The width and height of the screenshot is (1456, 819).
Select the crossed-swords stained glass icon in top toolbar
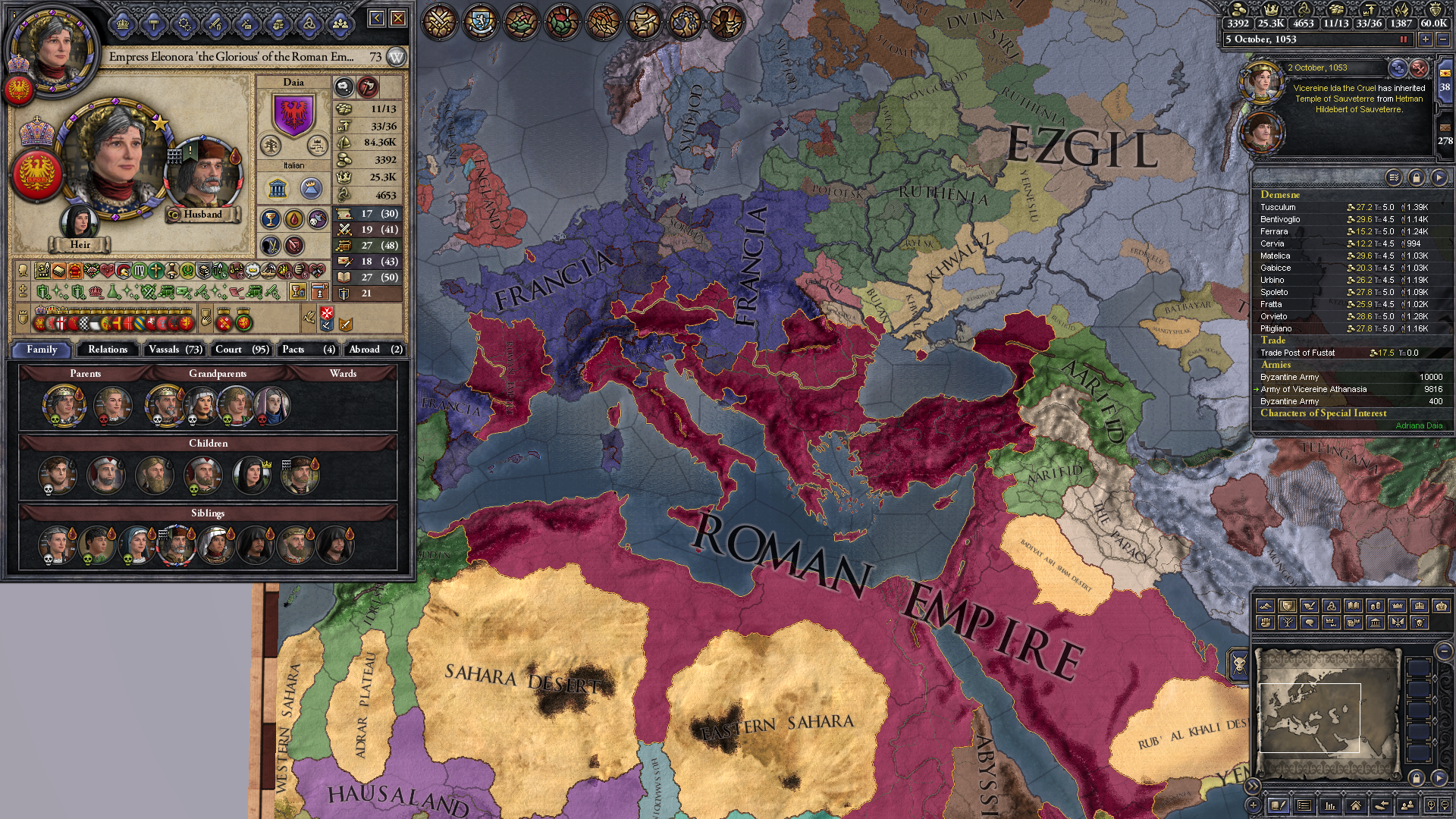[440, 20]
